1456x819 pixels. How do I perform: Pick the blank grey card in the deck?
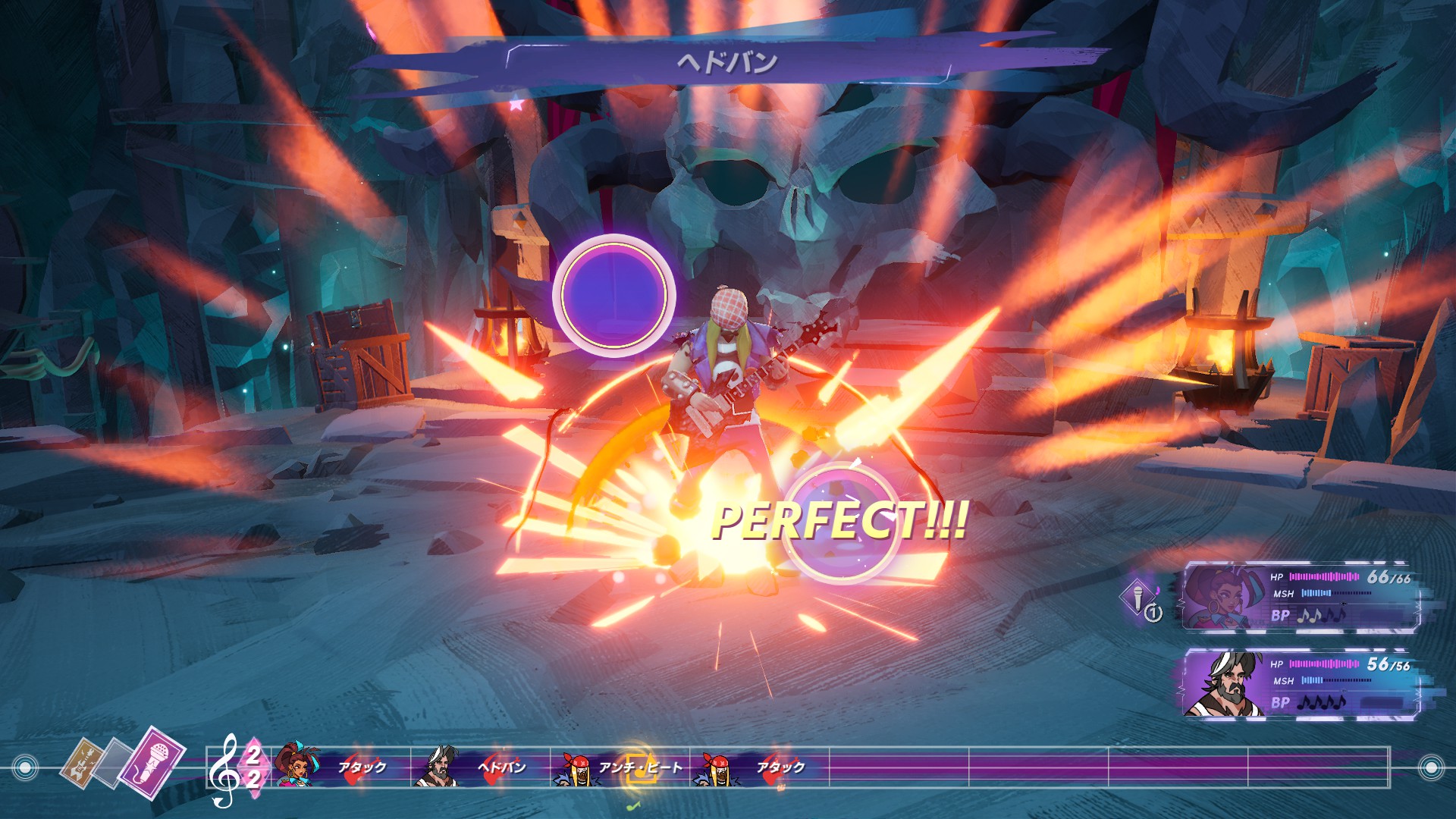point(114,763)
